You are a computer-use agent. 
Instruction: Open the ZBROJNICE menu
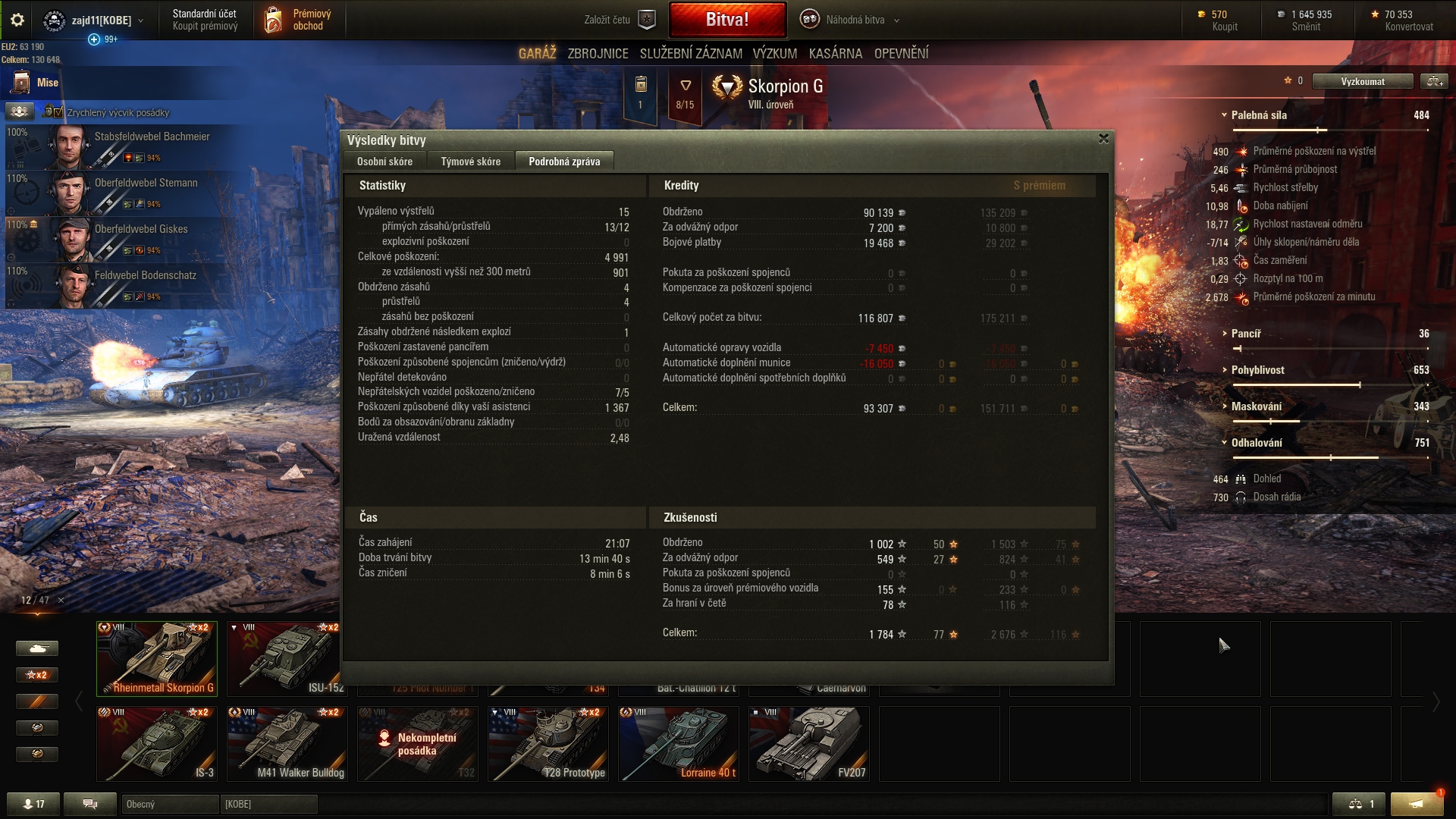pos(598,54)
